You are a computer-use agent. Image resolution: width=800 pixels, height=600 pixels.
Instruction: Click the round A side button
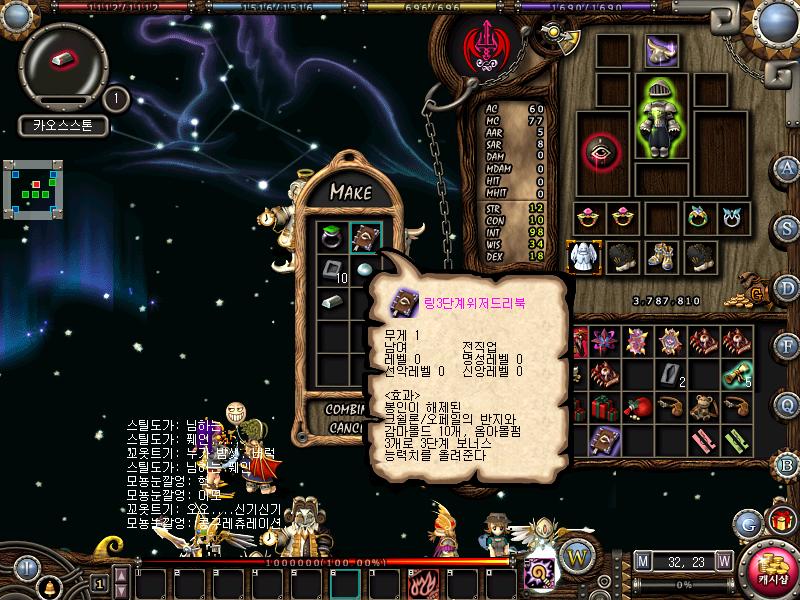tap(788, 167)
